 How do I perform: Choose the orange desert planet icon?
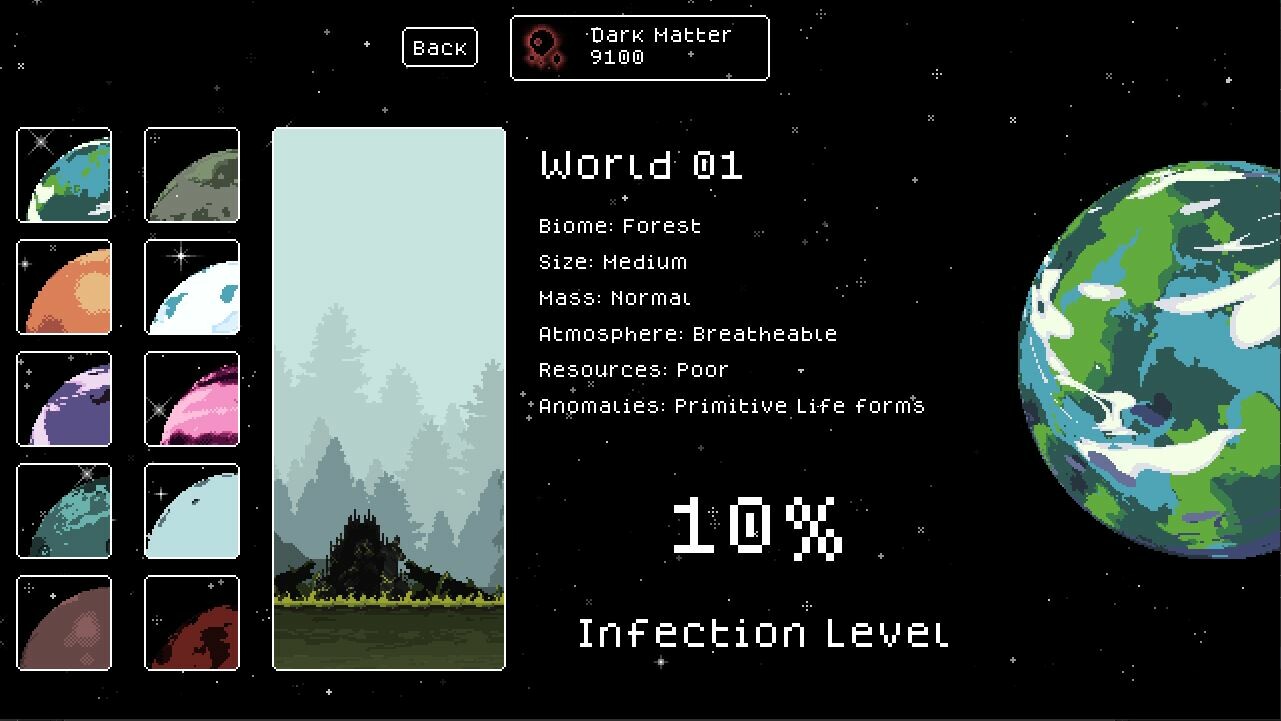pyautogui.click(x=63, y=288)
